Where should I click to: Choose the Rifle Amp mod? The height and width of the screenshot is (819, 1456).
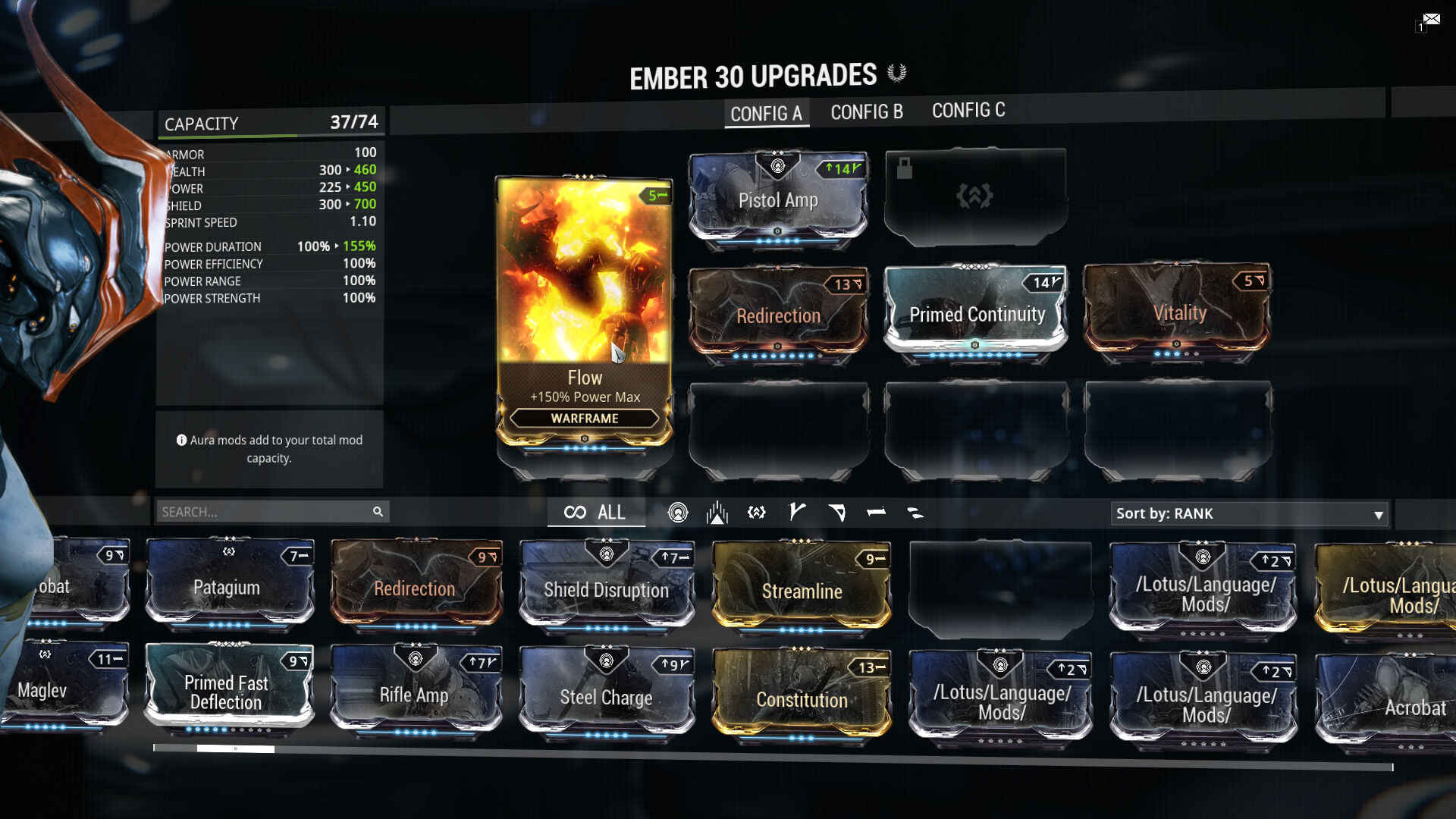tap(415, 693)
